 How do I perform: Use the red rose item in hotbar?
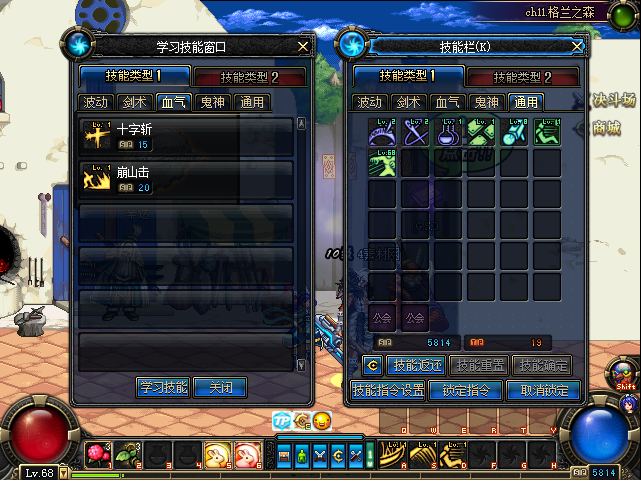click(x=96, y=455)
